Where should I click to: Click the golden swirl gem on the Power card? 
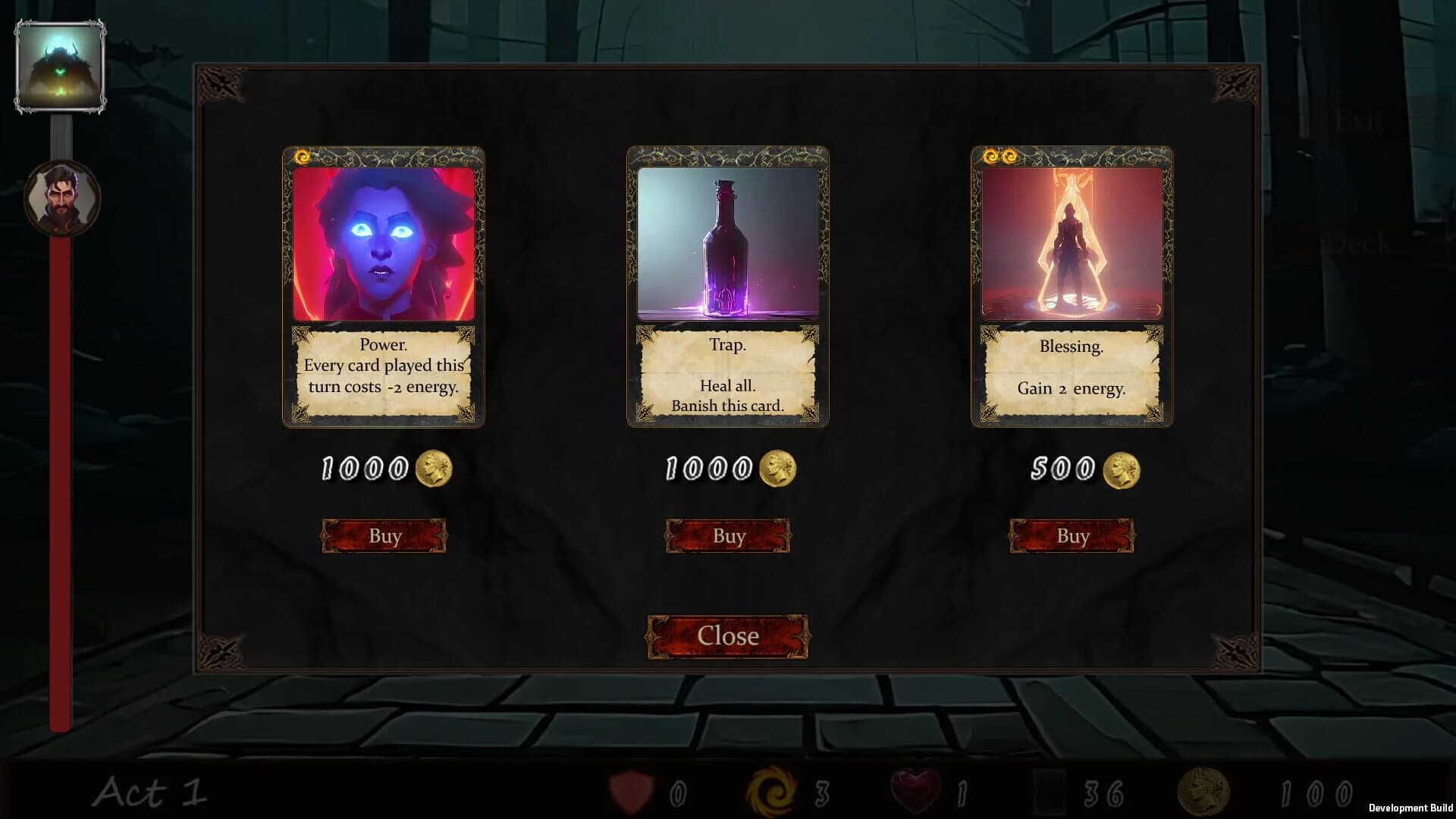pos(301,156)
